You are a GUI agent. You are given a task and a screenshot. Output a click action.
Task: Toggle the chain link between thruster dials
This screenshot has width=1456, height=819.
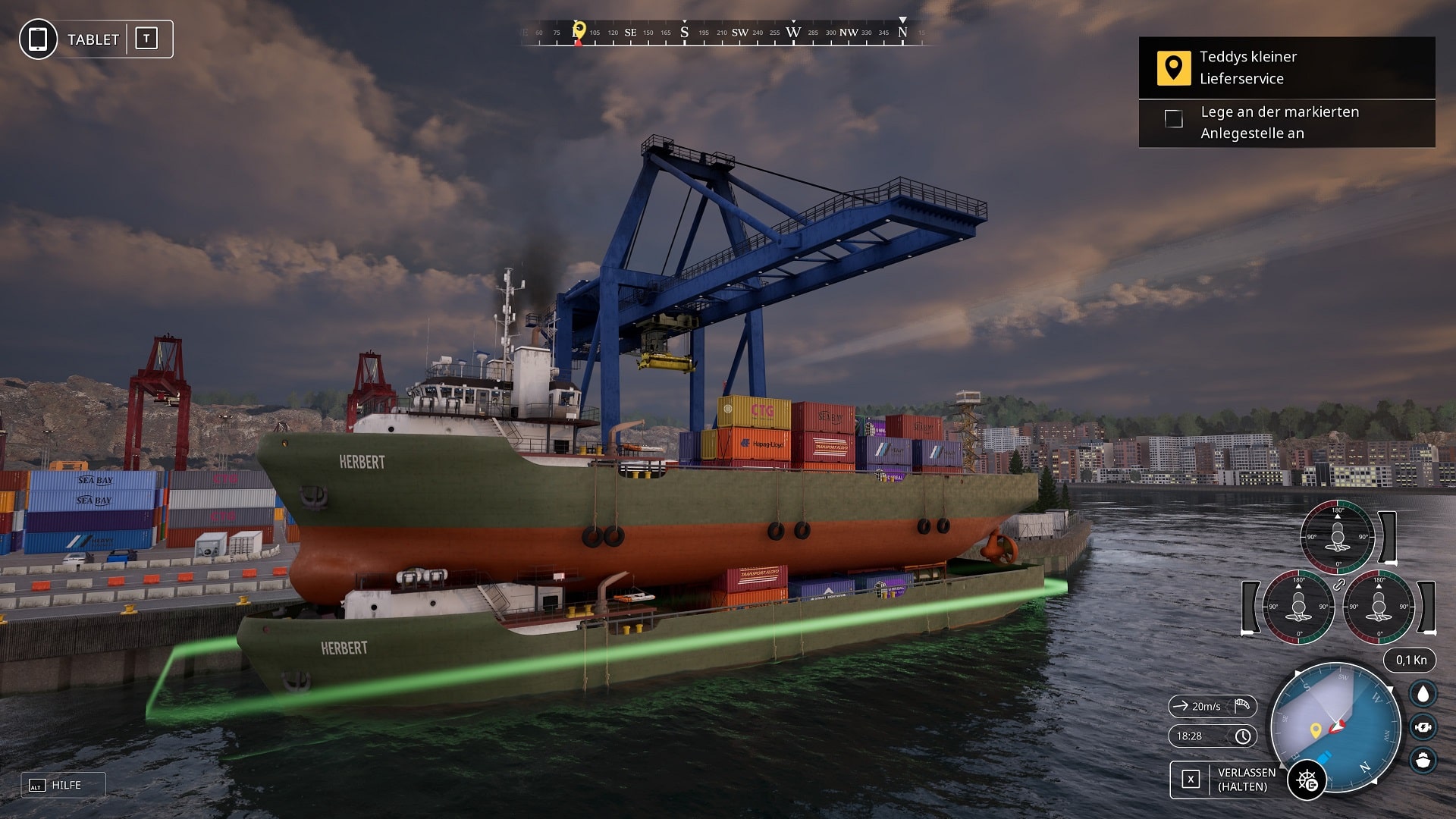pos(1339,585)
